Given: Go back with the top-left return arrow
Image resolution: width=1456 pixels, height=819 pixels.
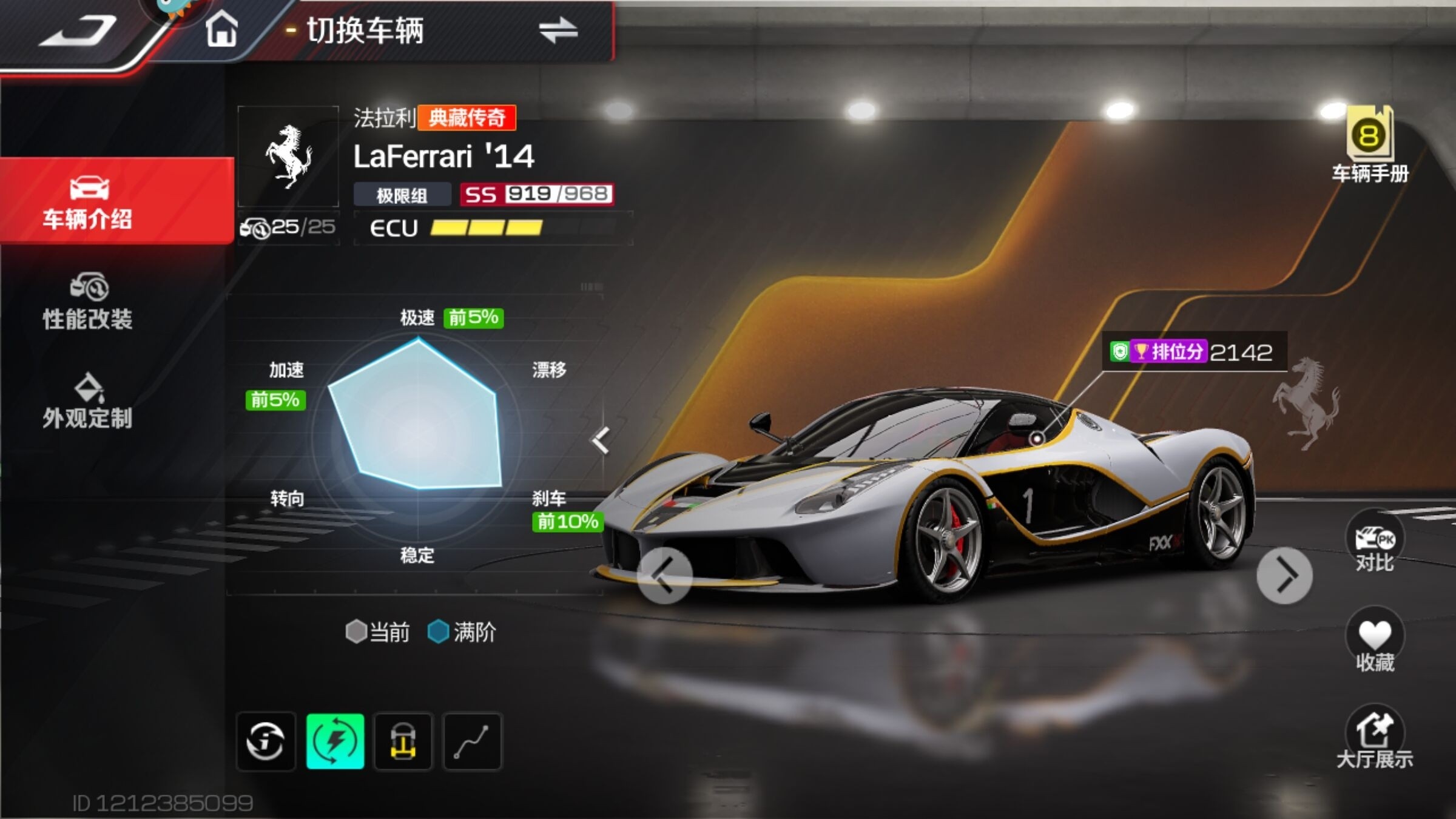Looking at the screenshot, I should coord(79,32).
